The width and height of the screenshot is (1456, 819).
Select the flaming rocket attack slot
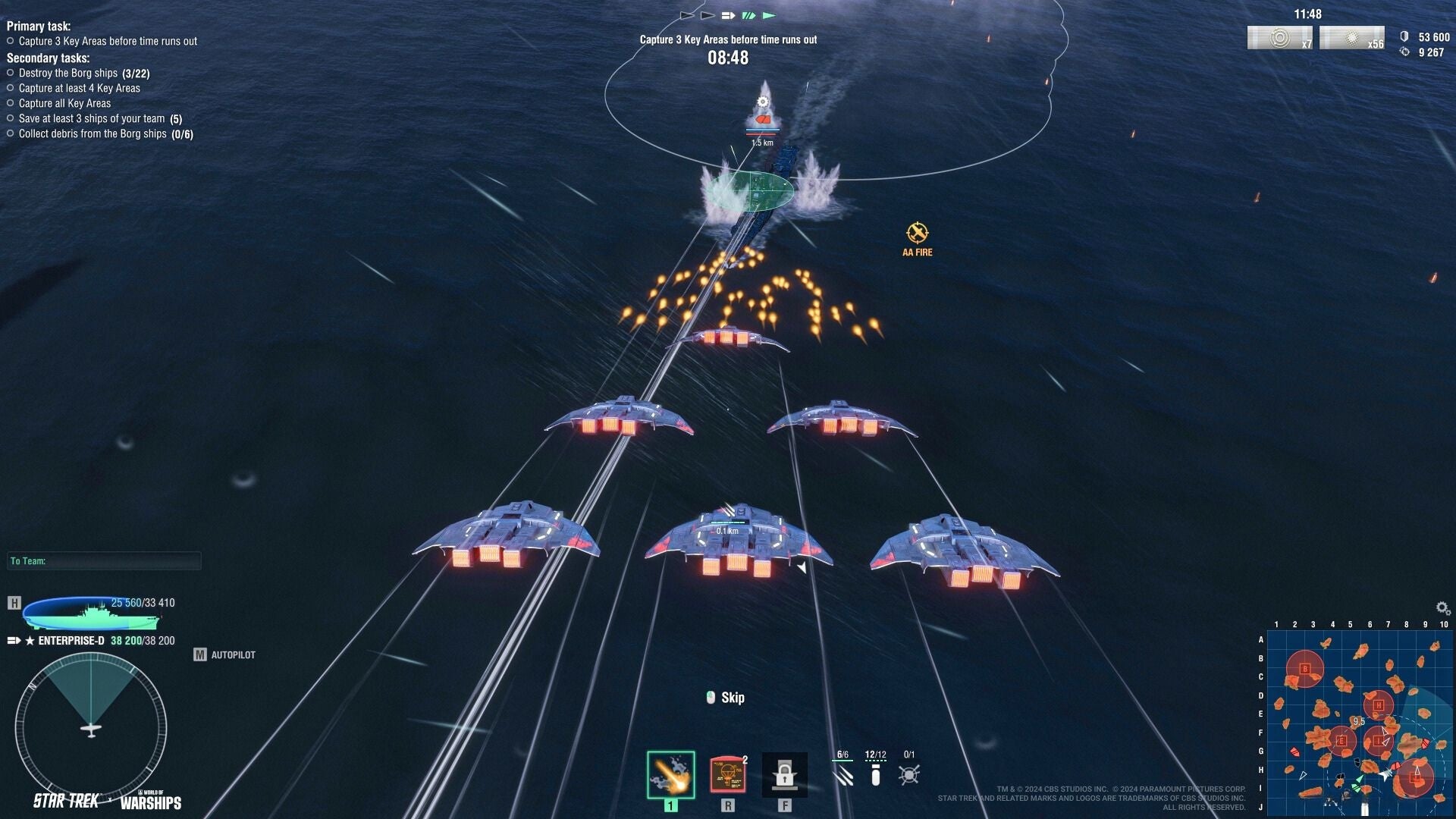pyautogui.click(x=670, y=774)
